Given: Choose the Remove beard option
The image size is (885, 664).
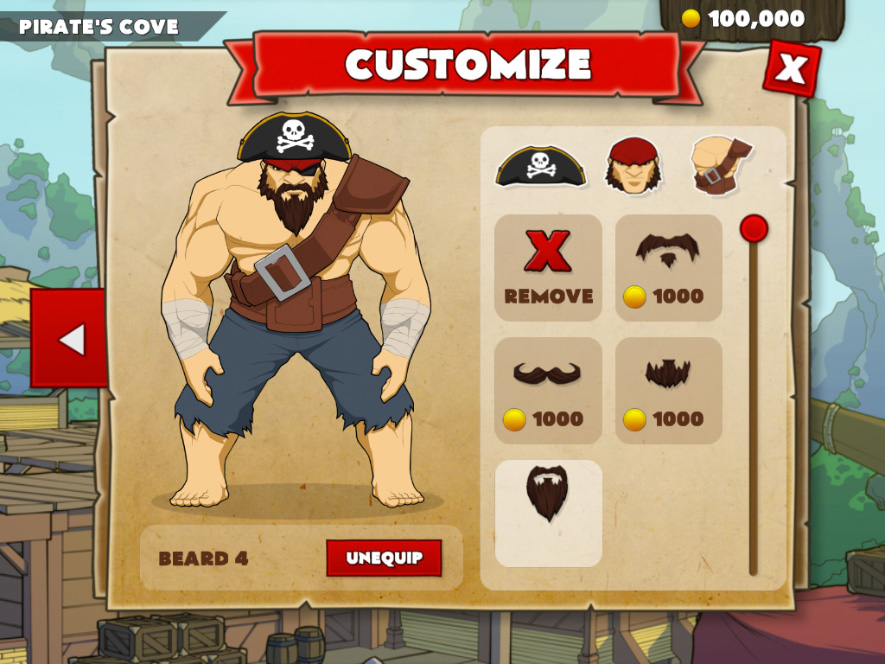Looking at the screenshot, I should tap(548, 268).
